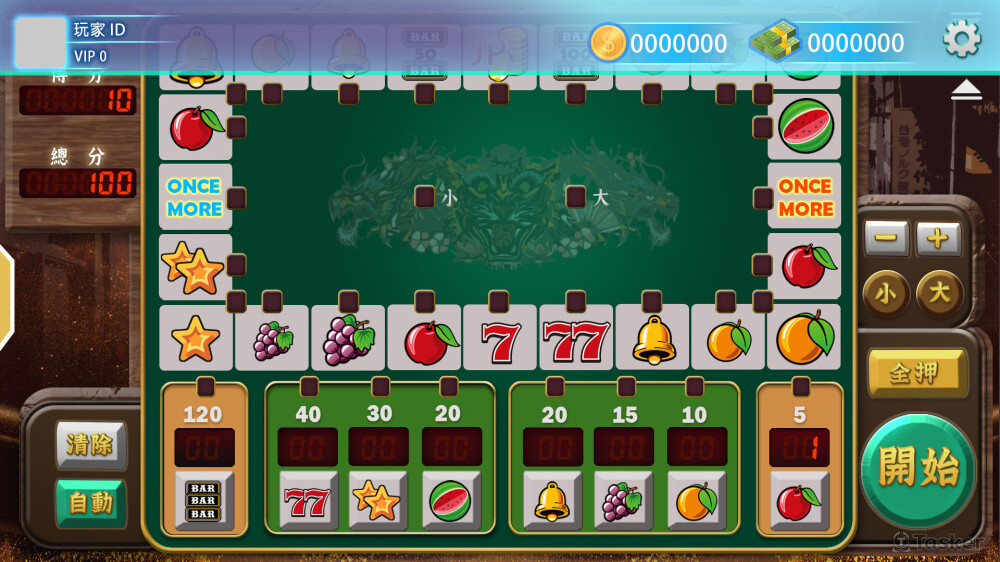The width and height of the screenshot is (1000, 562).
Task: Bet on the apple symbol button
Action: [x=799, y=500]
